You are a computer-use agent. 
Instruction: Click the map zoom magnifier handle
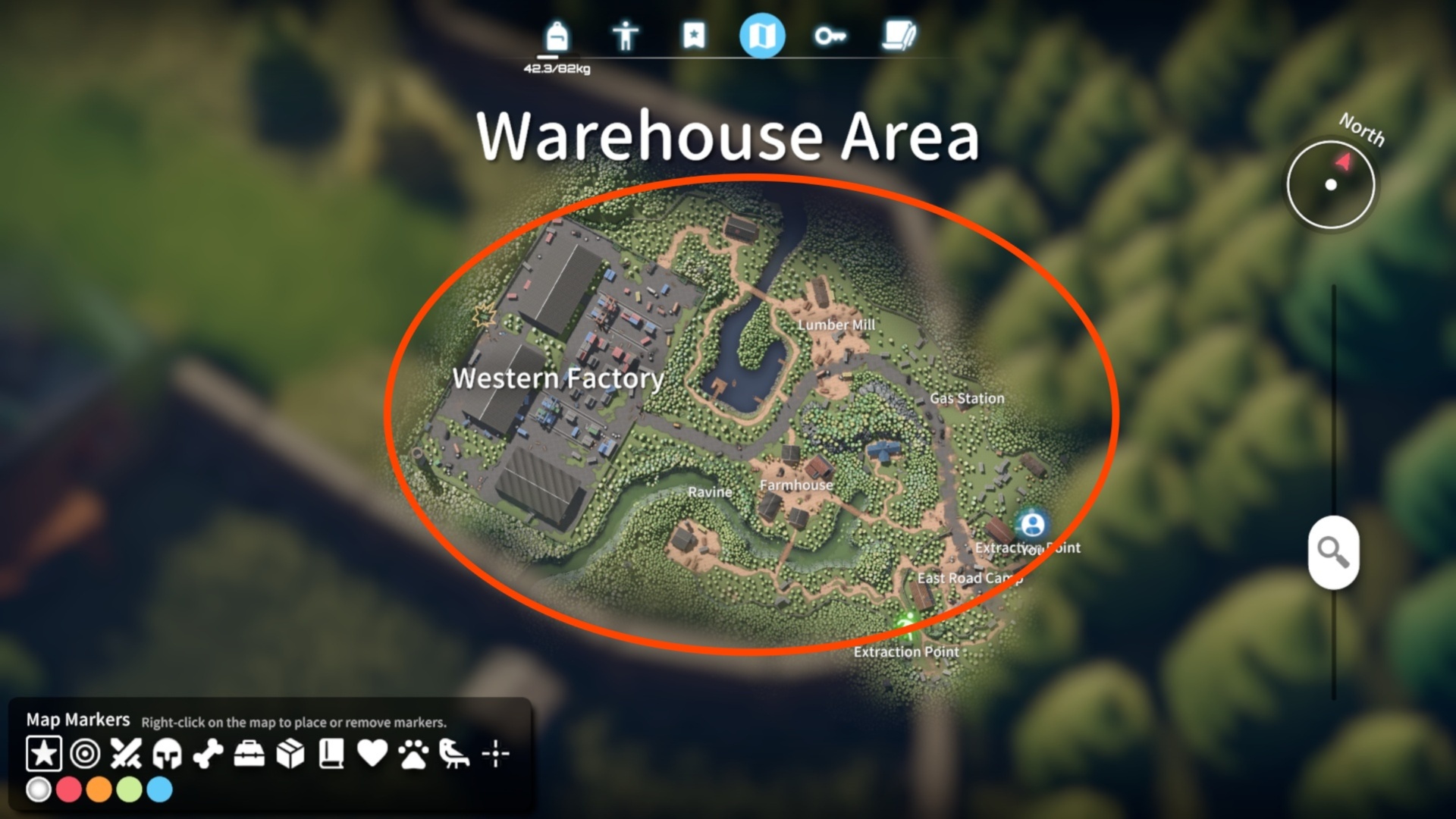1333,552
